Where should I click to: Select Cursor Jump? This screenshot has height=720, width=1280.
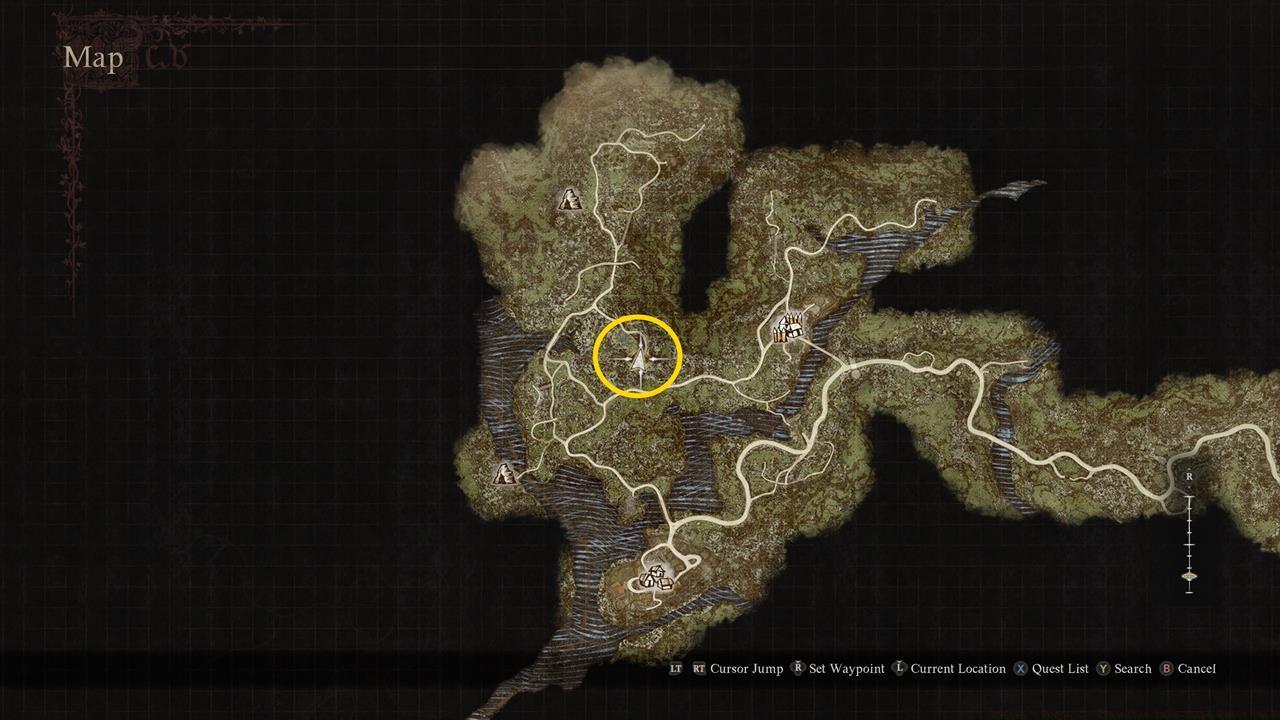pos(745,669)
